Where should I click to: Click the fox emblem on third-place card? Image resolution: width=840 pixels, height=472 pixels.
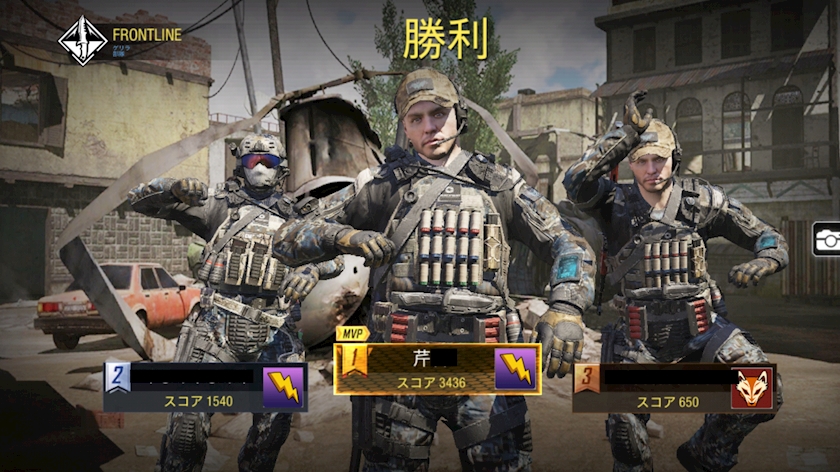point(752,387)
